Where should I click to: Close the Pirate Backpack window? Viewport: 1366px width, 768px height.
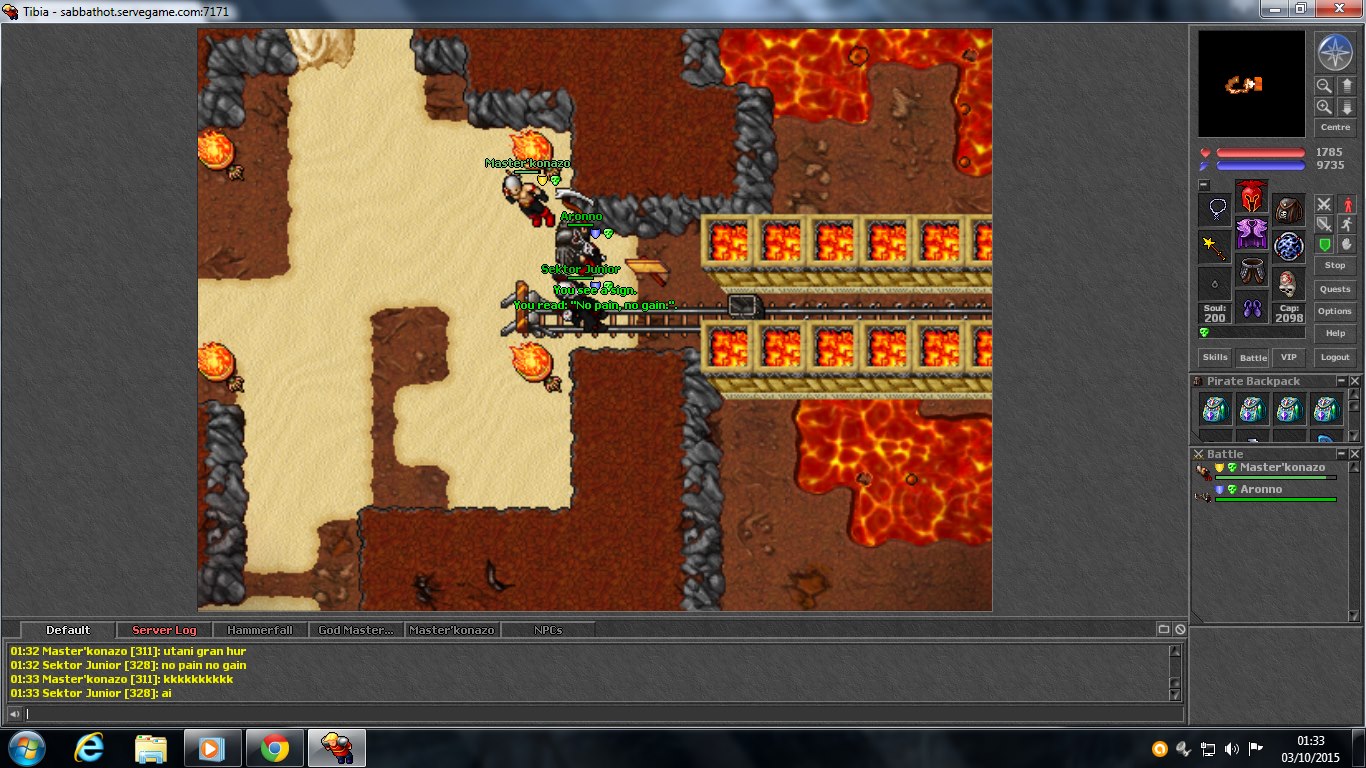(x=1355, y=381)
